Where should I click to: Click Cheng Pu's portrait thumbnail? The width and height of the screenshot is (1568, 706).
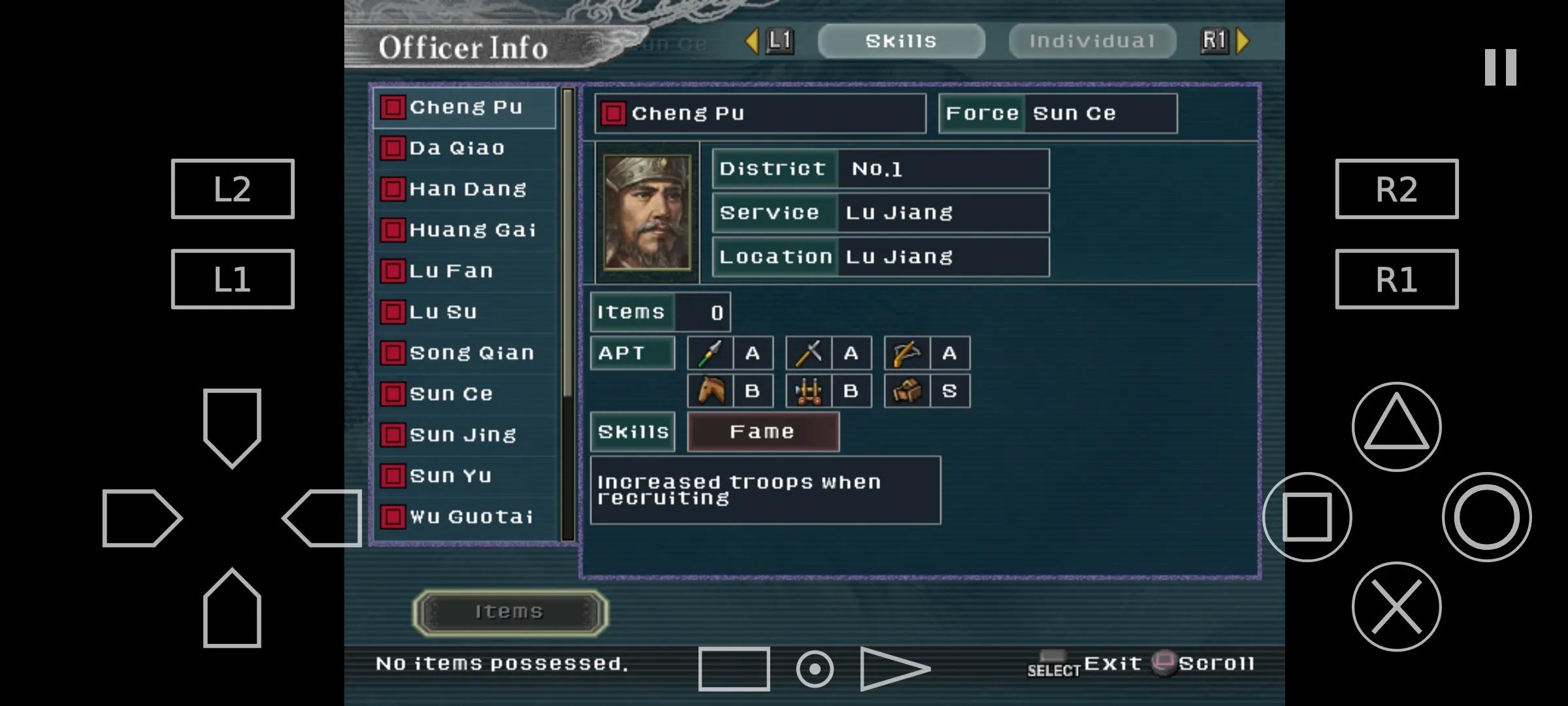tap(647, 212)
